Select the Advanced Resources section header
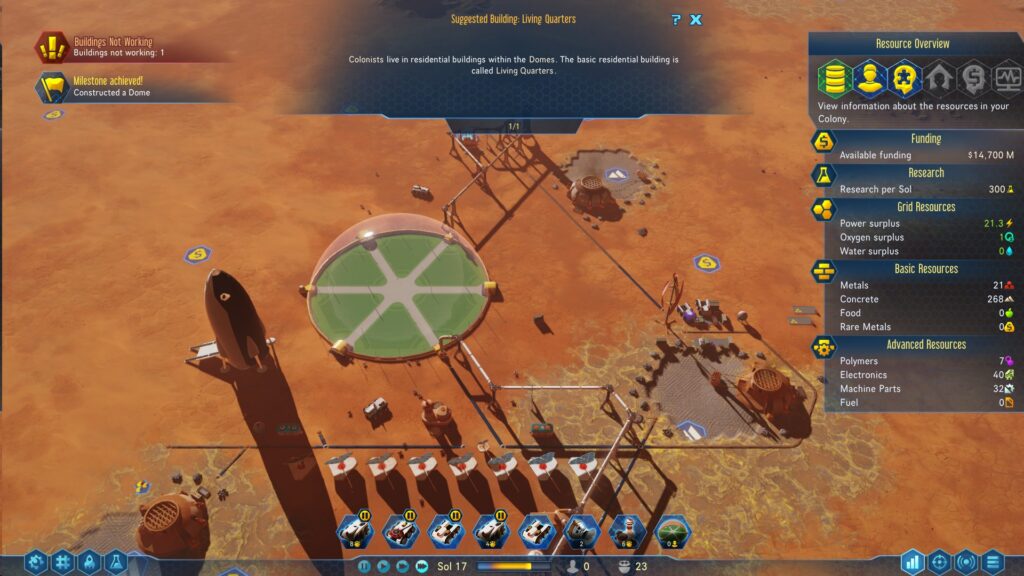Screen dimensions: 1024x576 [925, 344]
